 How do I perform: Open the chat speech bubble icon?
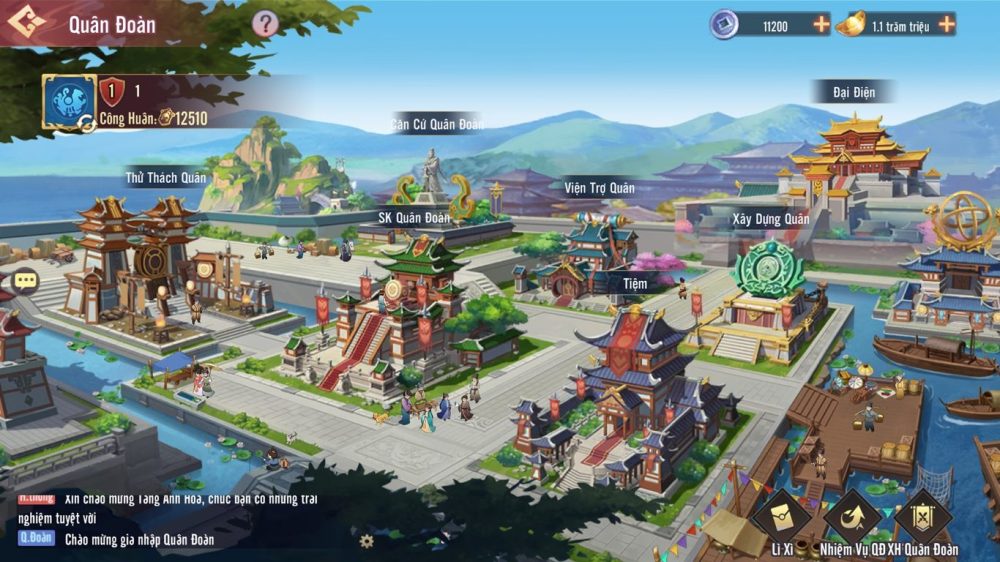click(25, 281)
